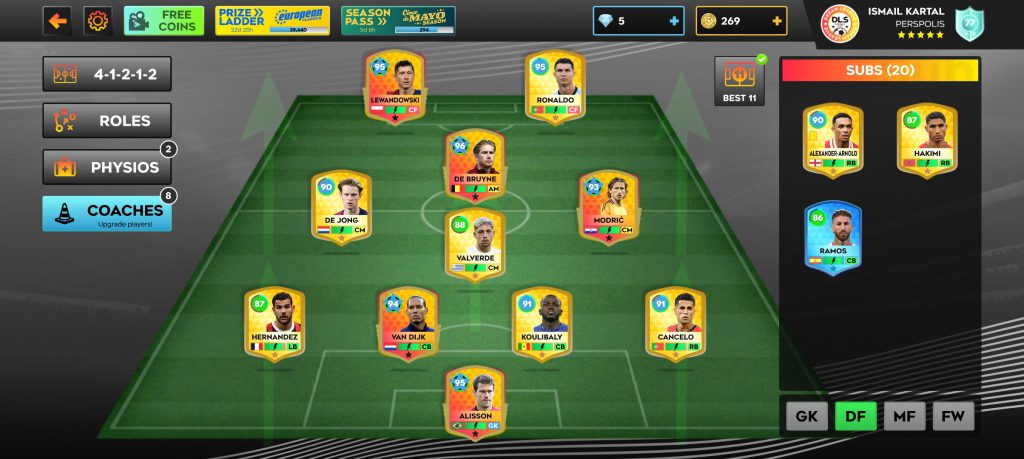This screenshot has height=459, width=1024.
Task: Change the 4-1-2-1-2 formation
Action: click(106, 74)
